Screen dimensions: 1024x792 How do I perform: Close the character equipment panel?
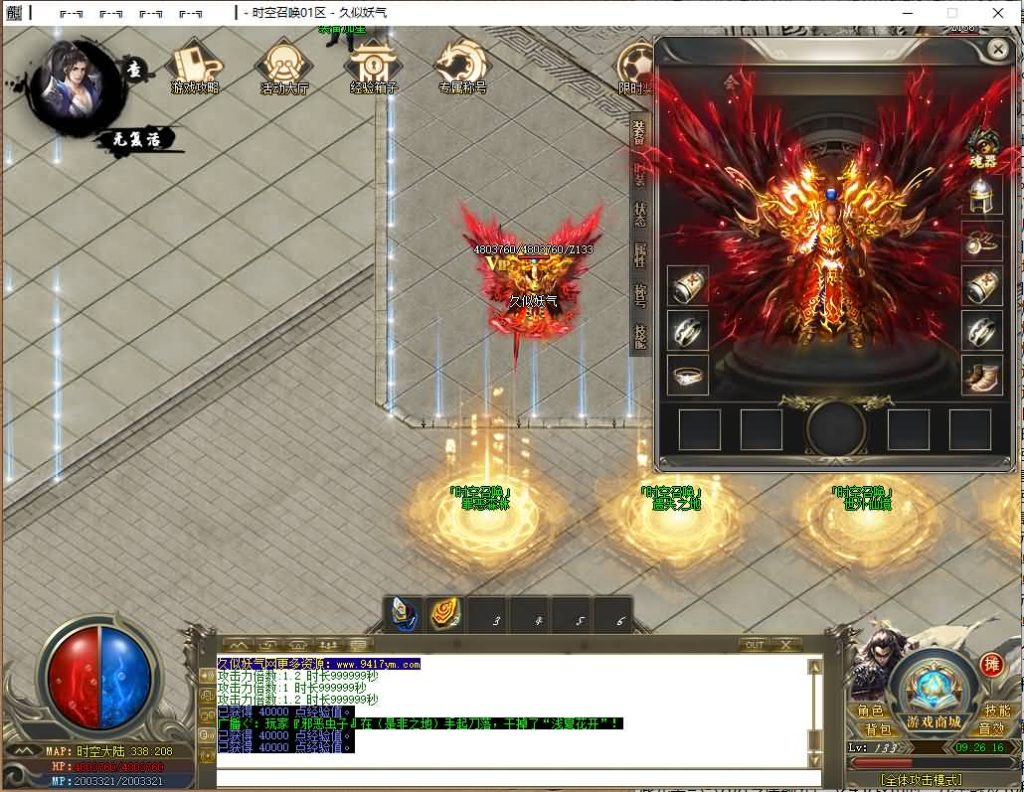tap(997, 49)
